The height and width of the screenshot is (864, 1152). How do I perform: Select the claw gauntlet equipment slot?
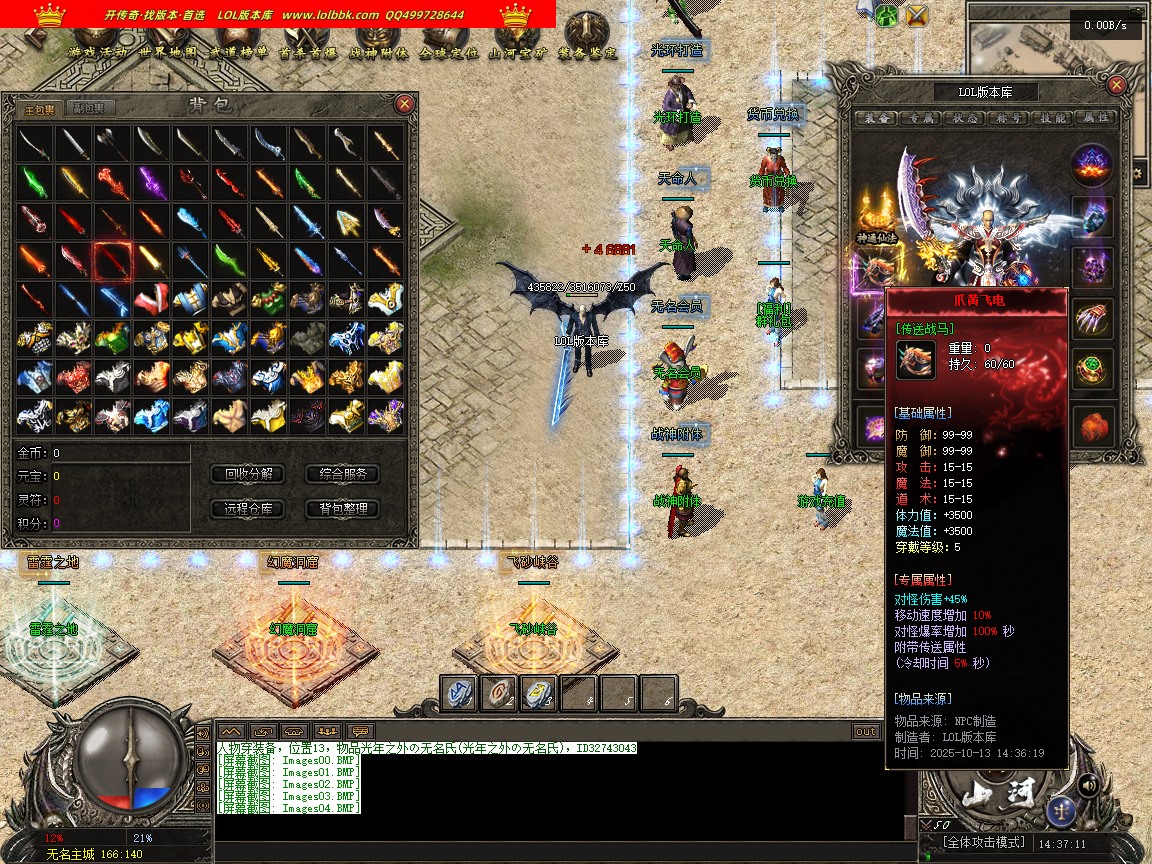pyautogui.click(x=1092, y=319)
